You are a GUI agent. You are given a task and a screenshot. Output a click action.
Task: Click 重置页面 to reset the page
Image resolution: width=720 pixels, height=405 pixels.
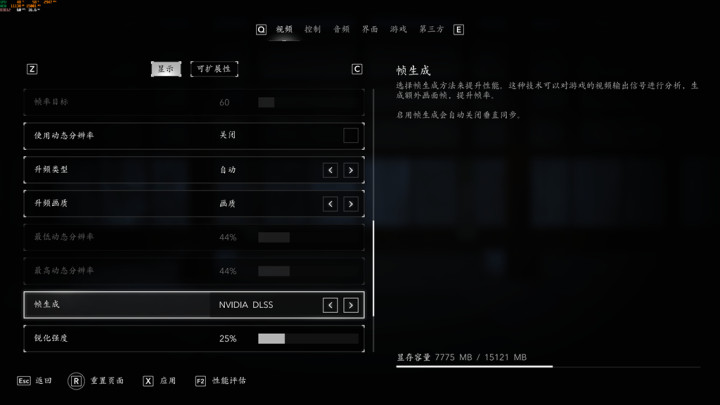[98, 381]
